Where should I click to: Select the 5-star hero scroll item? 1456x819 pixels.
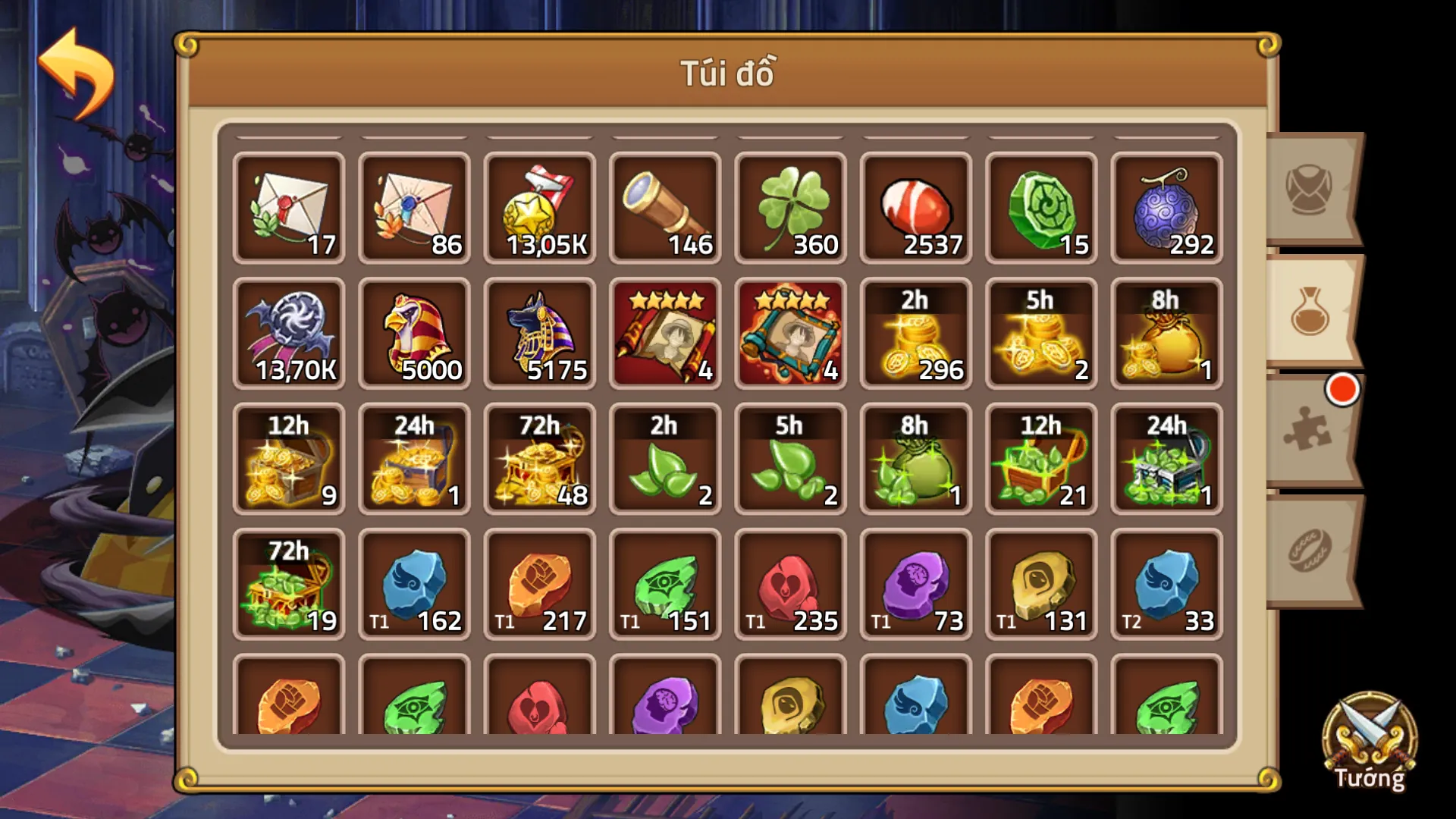[665, 332]
